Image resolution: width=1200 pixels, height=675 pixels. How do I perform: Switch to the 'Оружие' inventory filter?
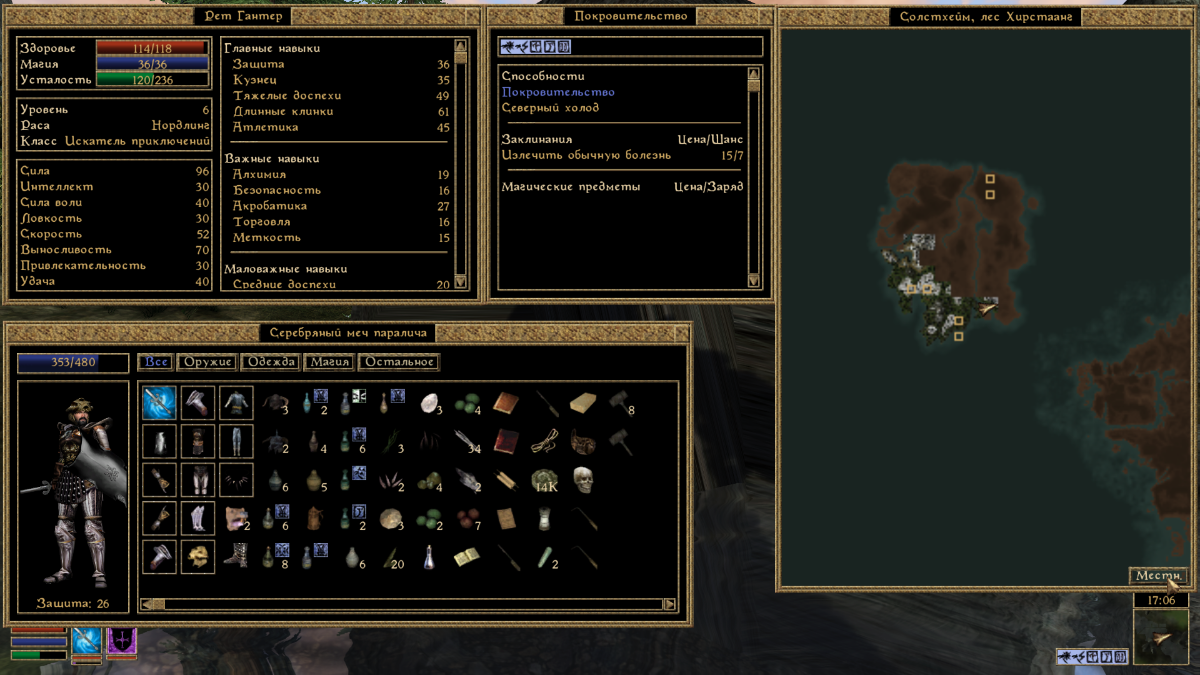[209, 362]
